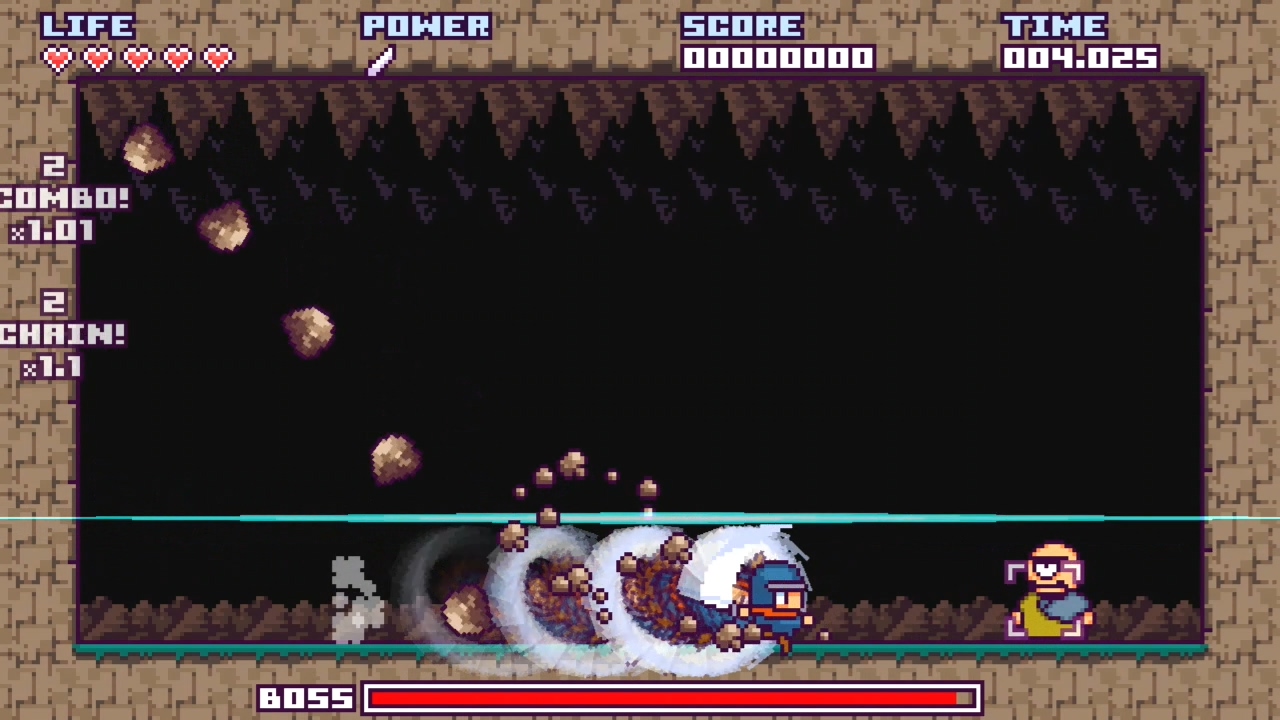This screenshot has height=720, width=1280.
Task: Select the SCORE header label
Action: [x=742, y=26]
